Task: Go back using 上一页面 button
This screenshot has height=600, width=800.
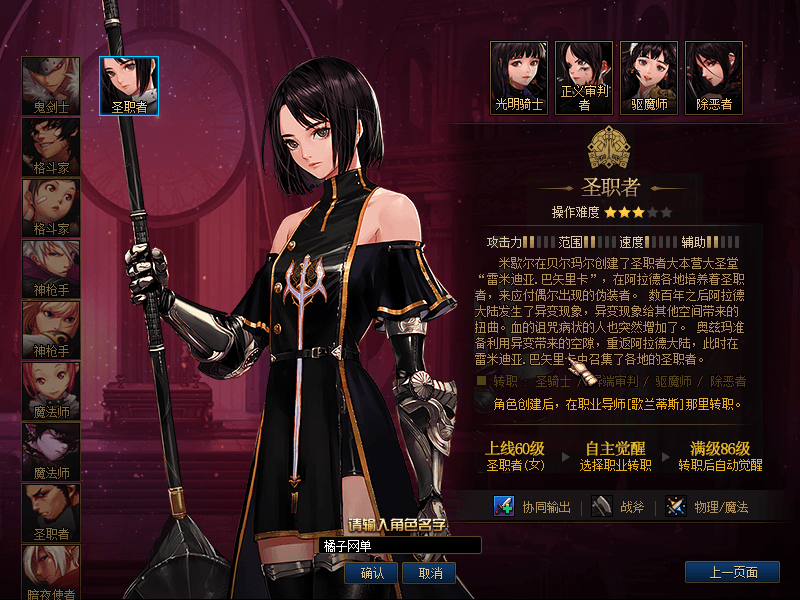Action: pyautogui.click(x=732, y=572)
